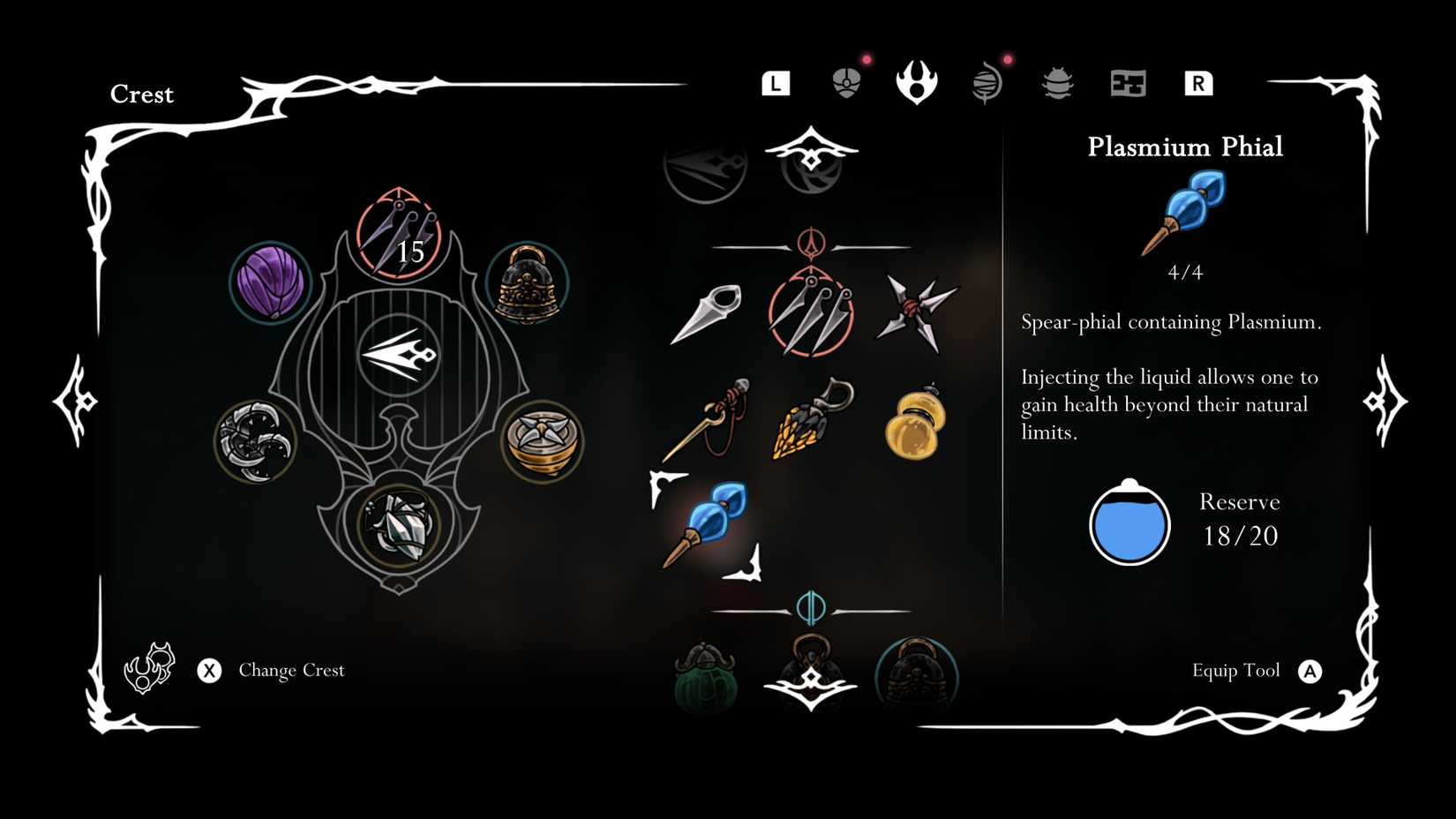This screenshot has width=1456, height=819.
Task: Open the spool thread tab at the top
Action: [987, 81]
